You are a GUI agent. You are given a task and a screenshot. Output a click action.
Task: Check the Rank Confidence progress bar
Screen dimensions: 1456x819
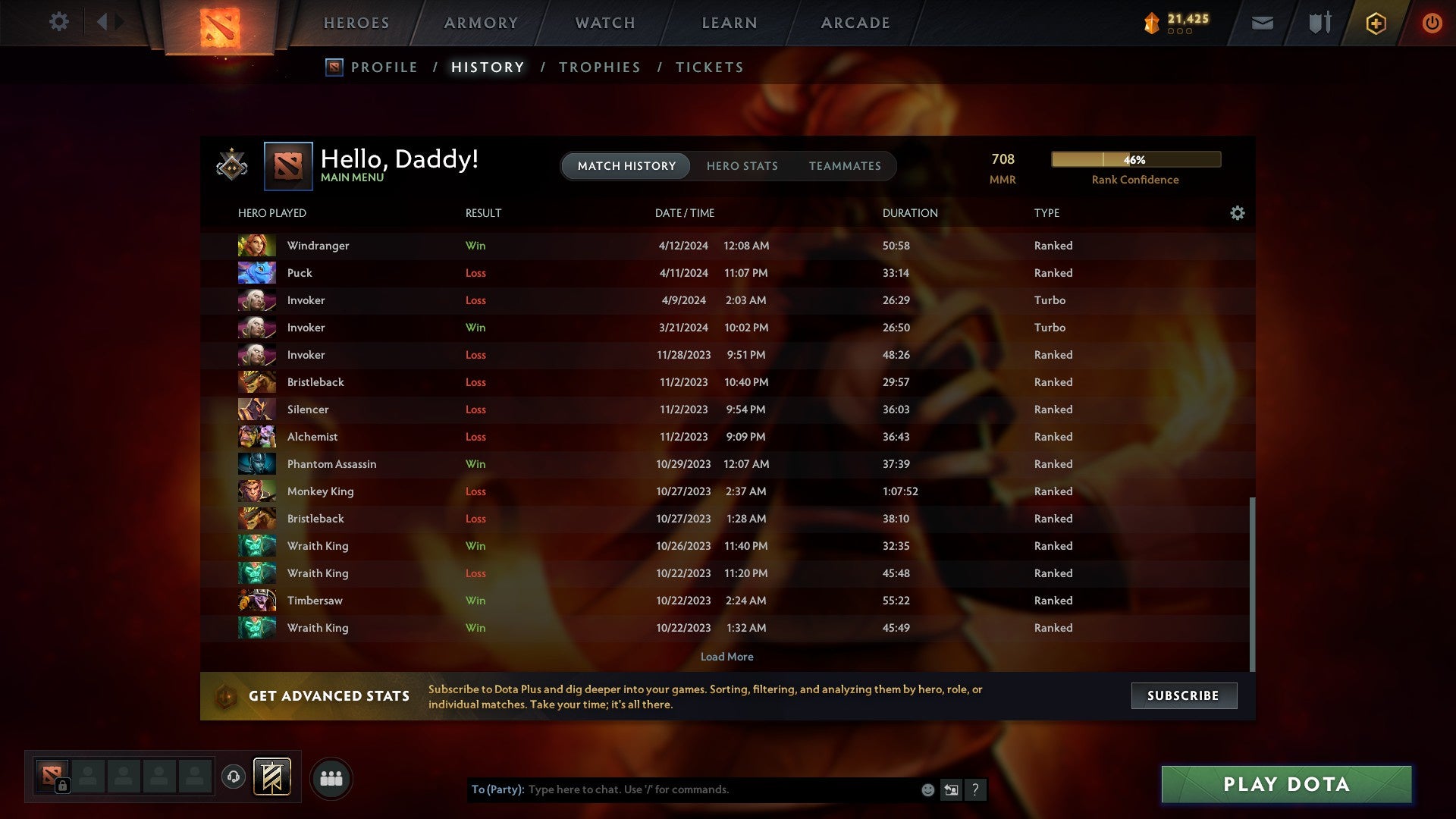click(1135, 160)
